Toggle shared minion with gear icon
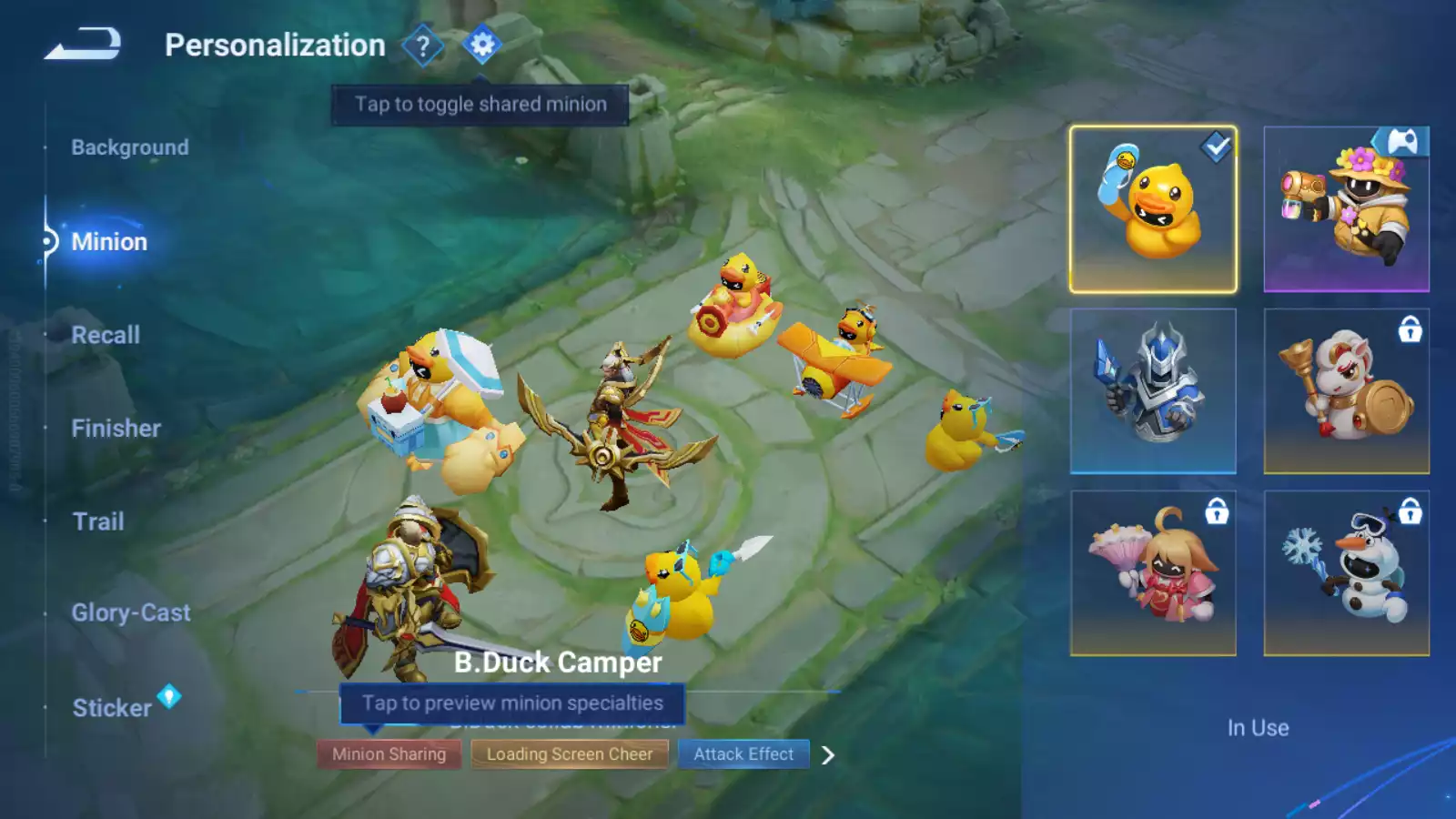Viewport: 1456px width, 819px height. (481, 45)
